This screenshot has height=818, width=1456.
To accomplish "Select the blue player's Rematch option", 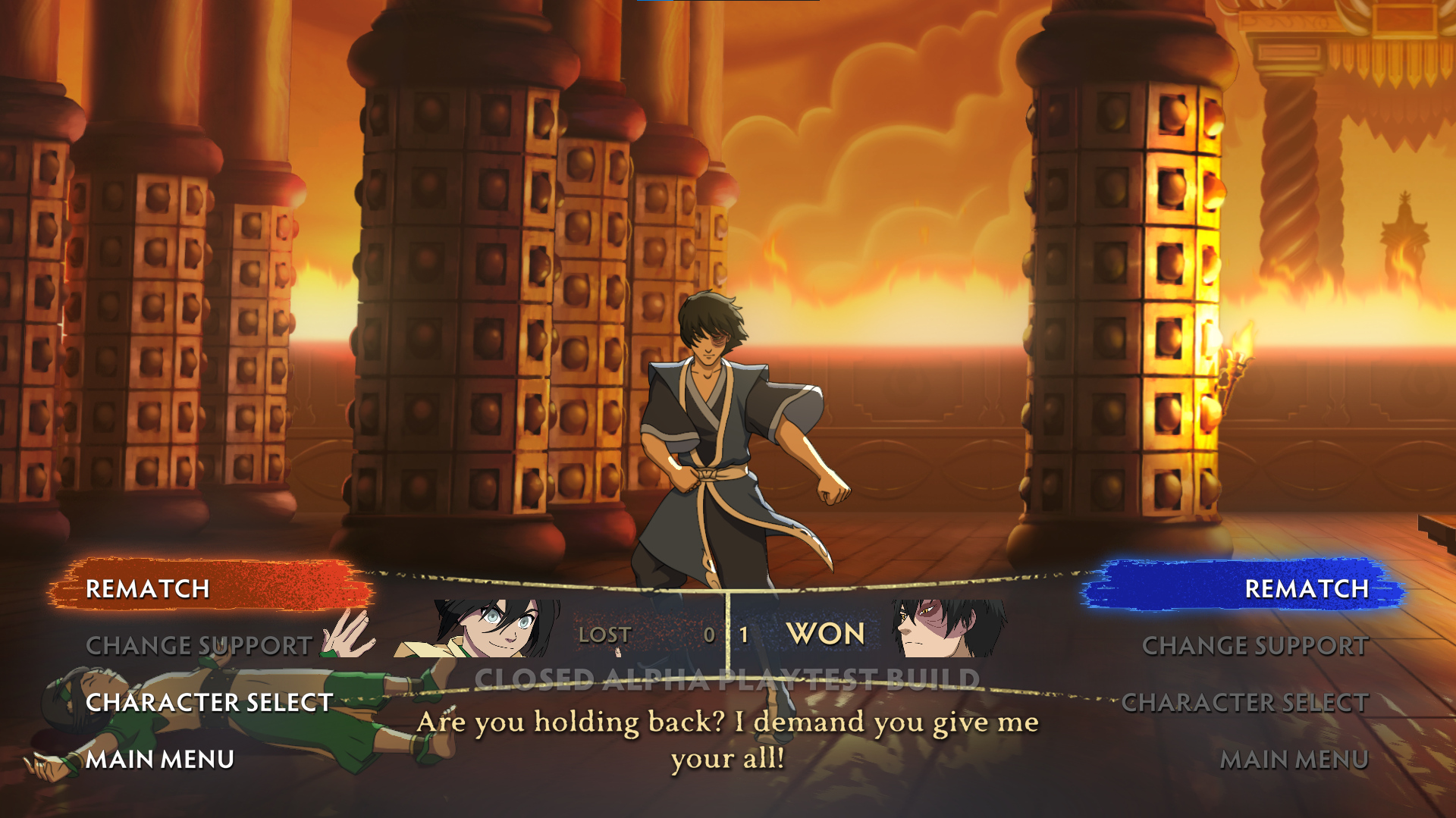I will (x=1306, y=588).
